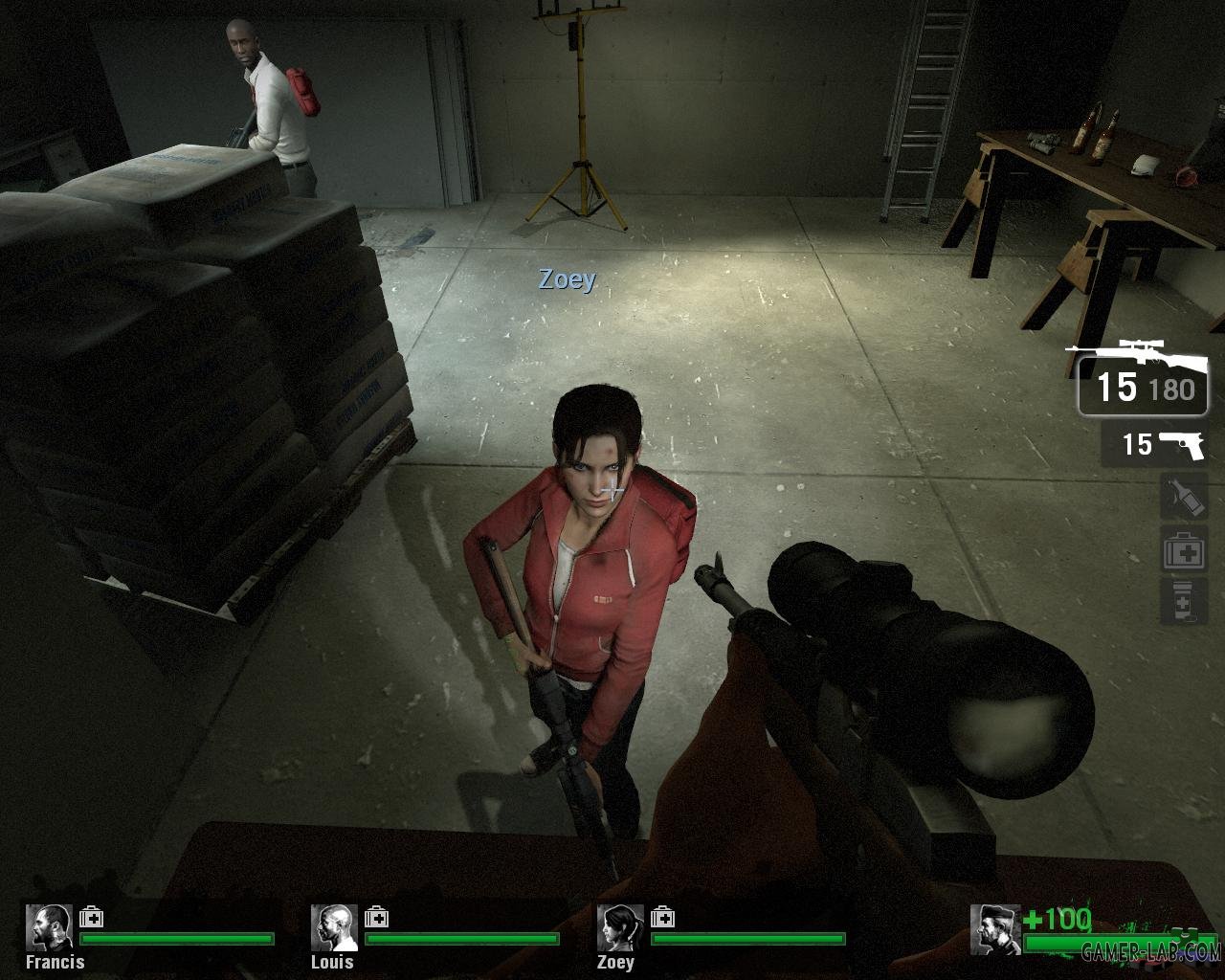The width and height of the screenshot is (1225, 980).
Task: Select the pain pills slot
Action: coord(1183,601)
